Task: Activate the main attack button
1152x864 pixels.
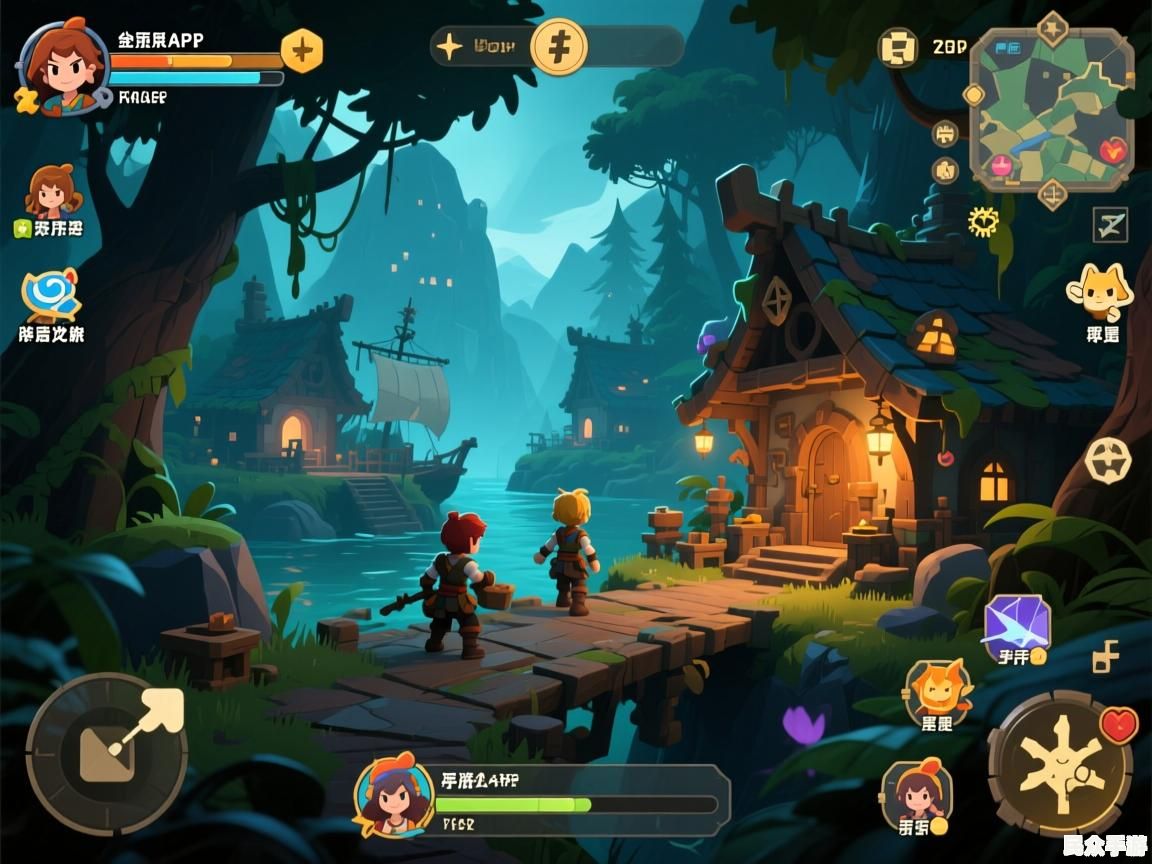Action: [1060, 765]
